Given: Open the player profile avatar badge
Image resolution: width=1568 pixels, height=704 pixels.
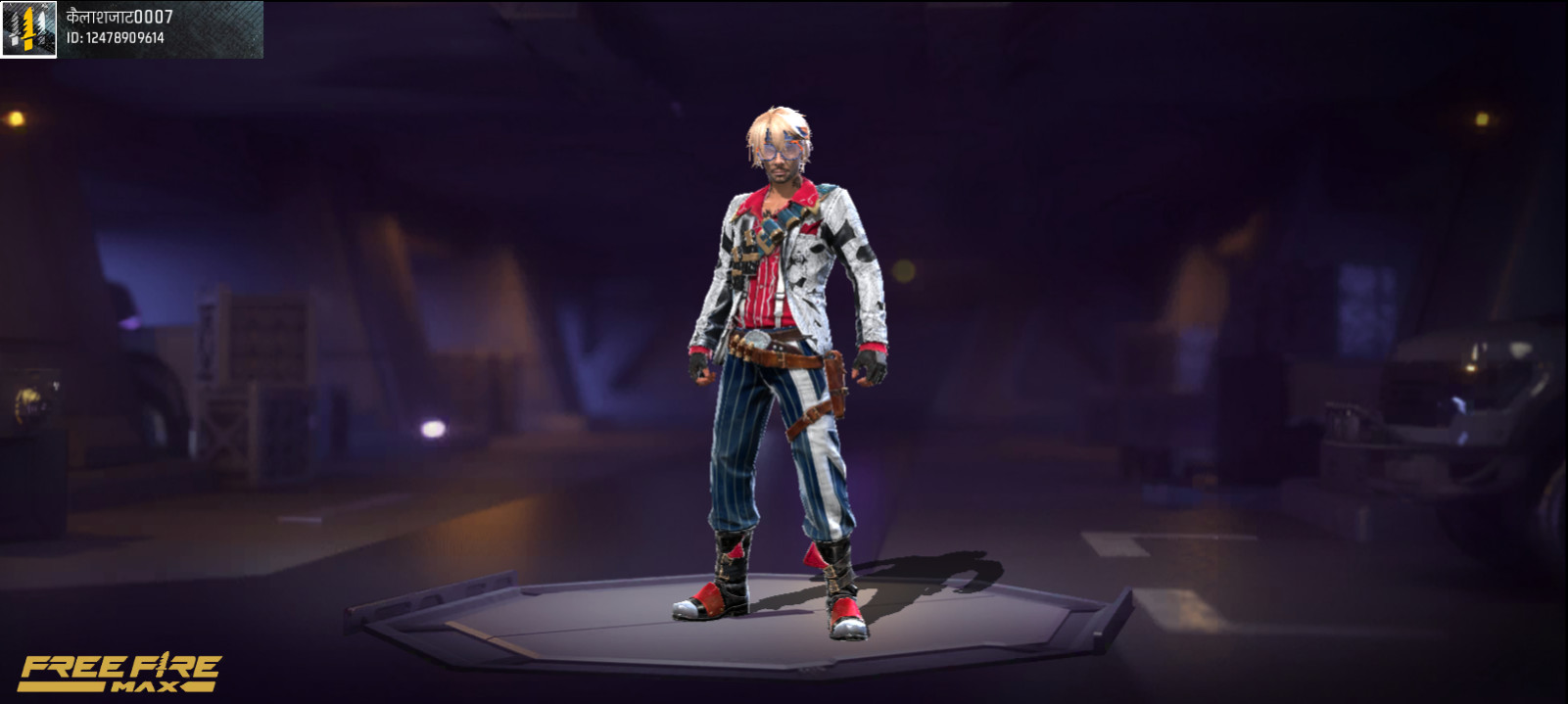Looking at the screenshot, I should (28, 29).
